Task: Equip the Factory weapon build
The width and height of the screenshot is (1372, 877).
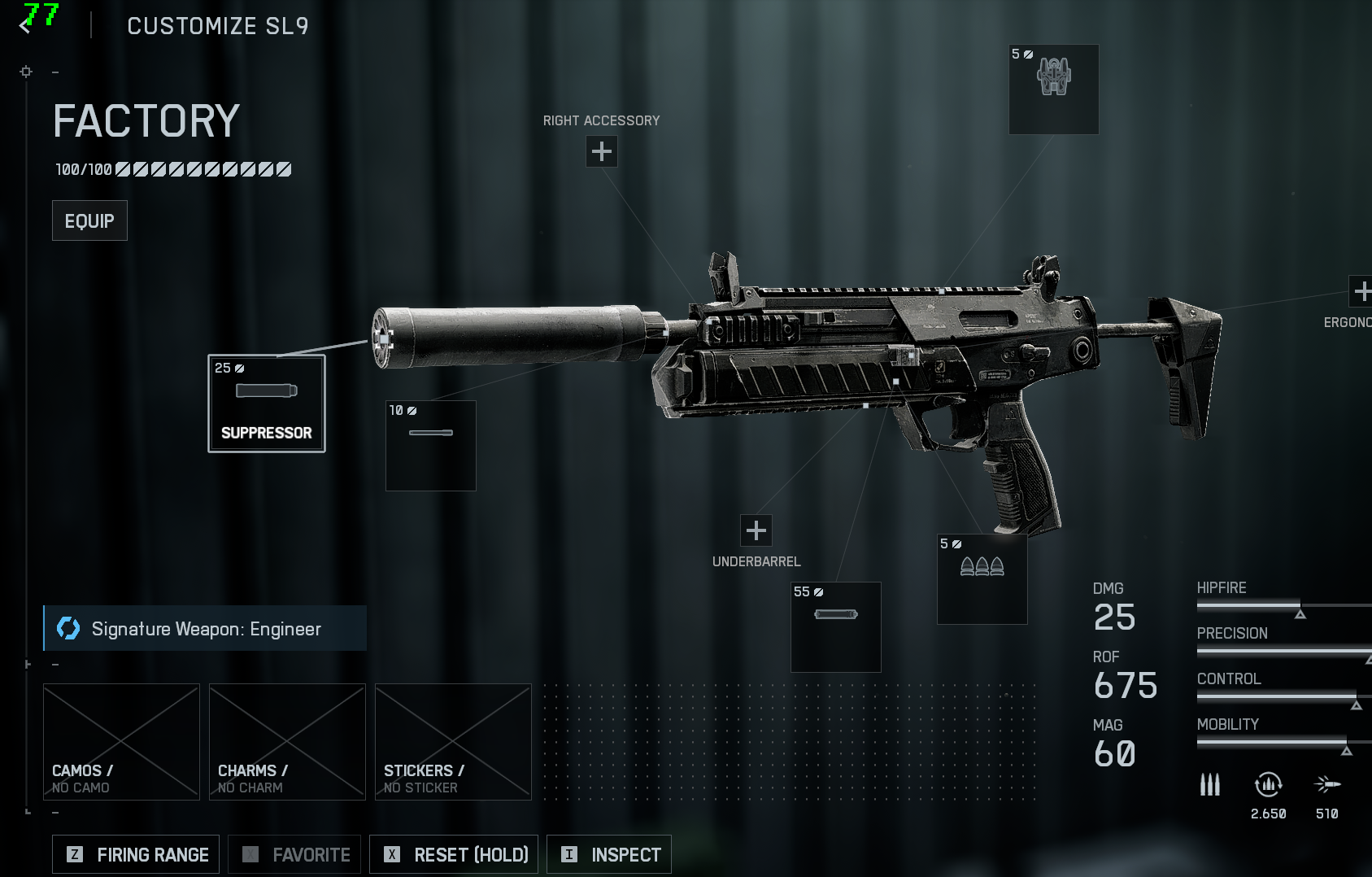Action: pyautogui.click(x=89, y=220)
